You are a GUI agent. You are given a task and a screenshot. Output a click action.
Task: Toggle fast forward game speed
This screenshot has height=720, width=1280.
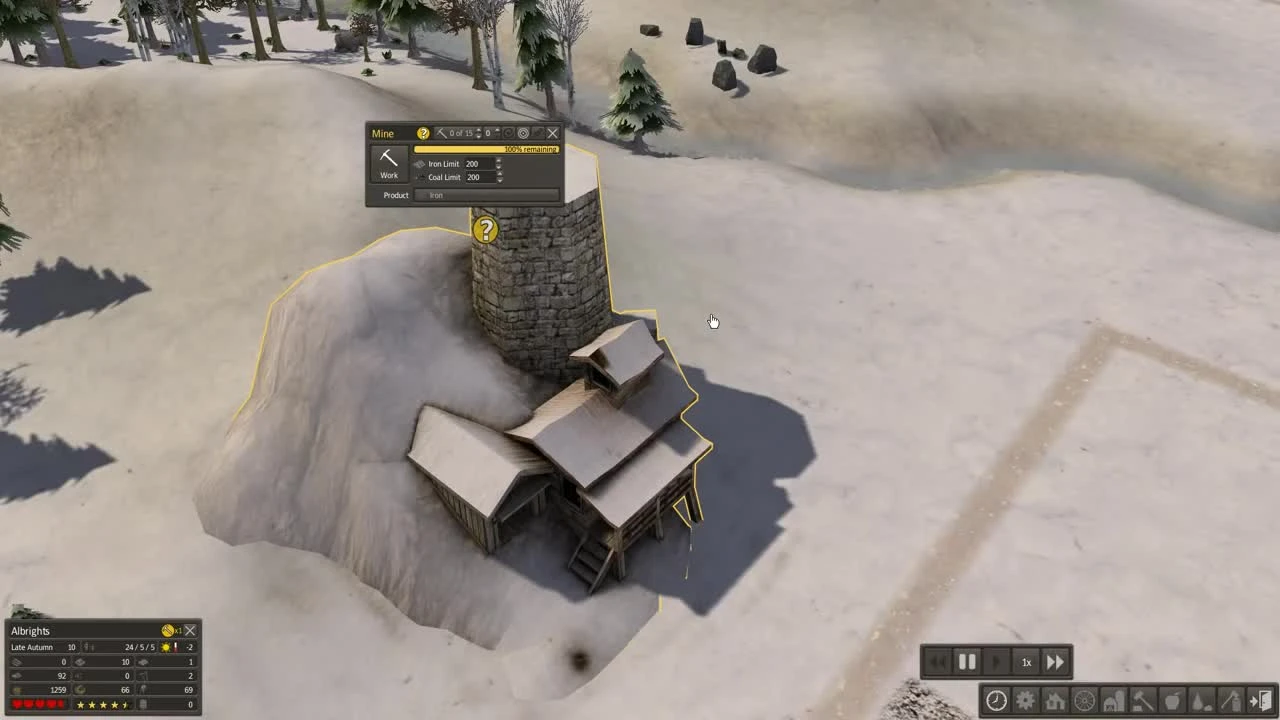tap(1055, 661)
